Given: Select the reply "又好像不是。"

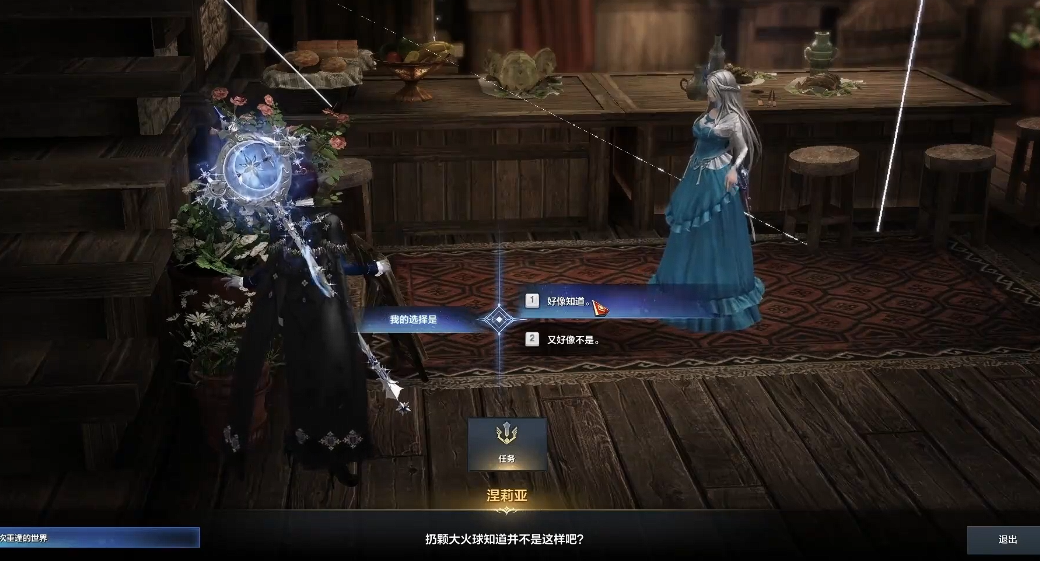Looking at the screenshot, I should (x=572, y=339).
